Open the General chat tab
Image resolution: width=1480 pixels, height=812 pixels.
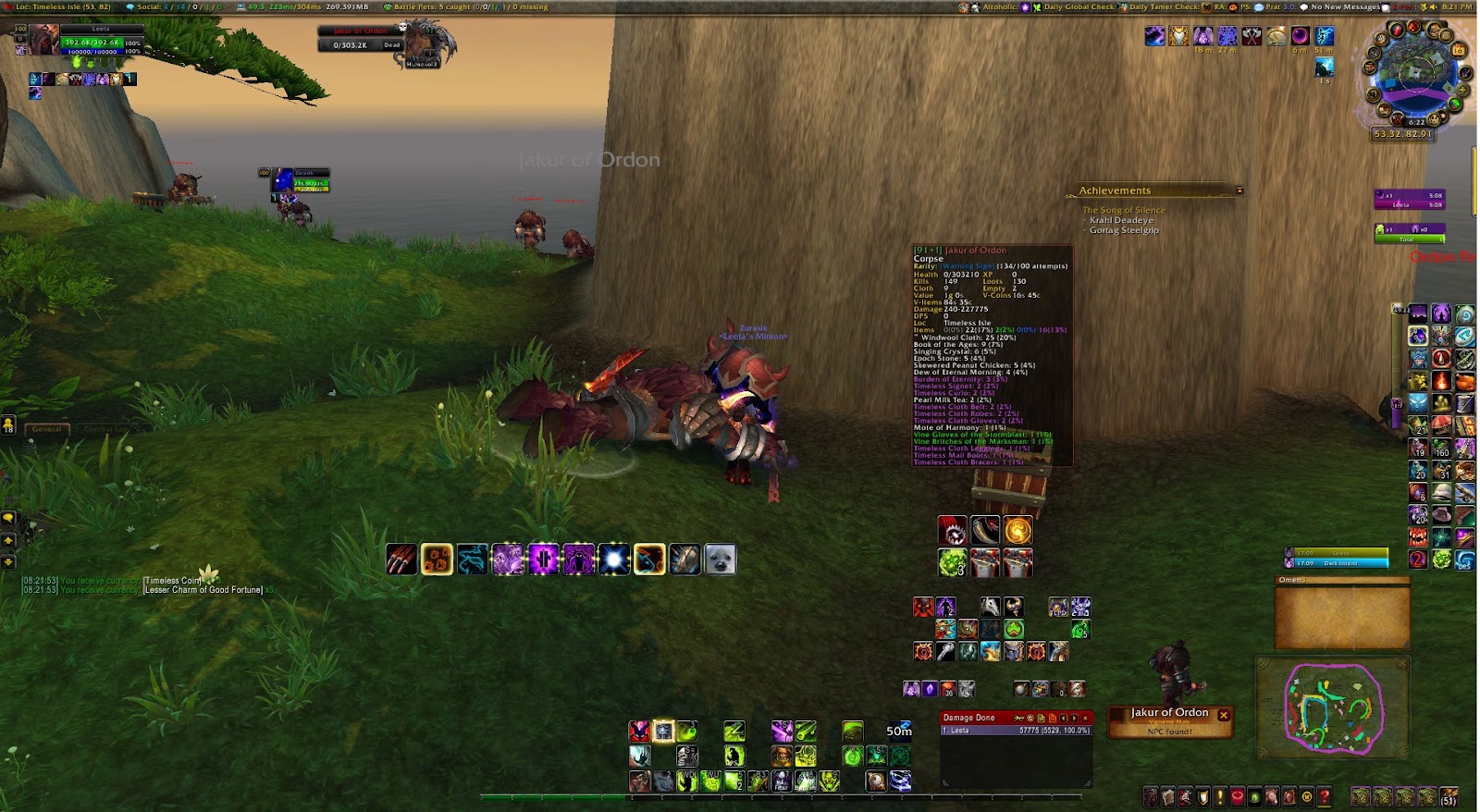[46, 429]
